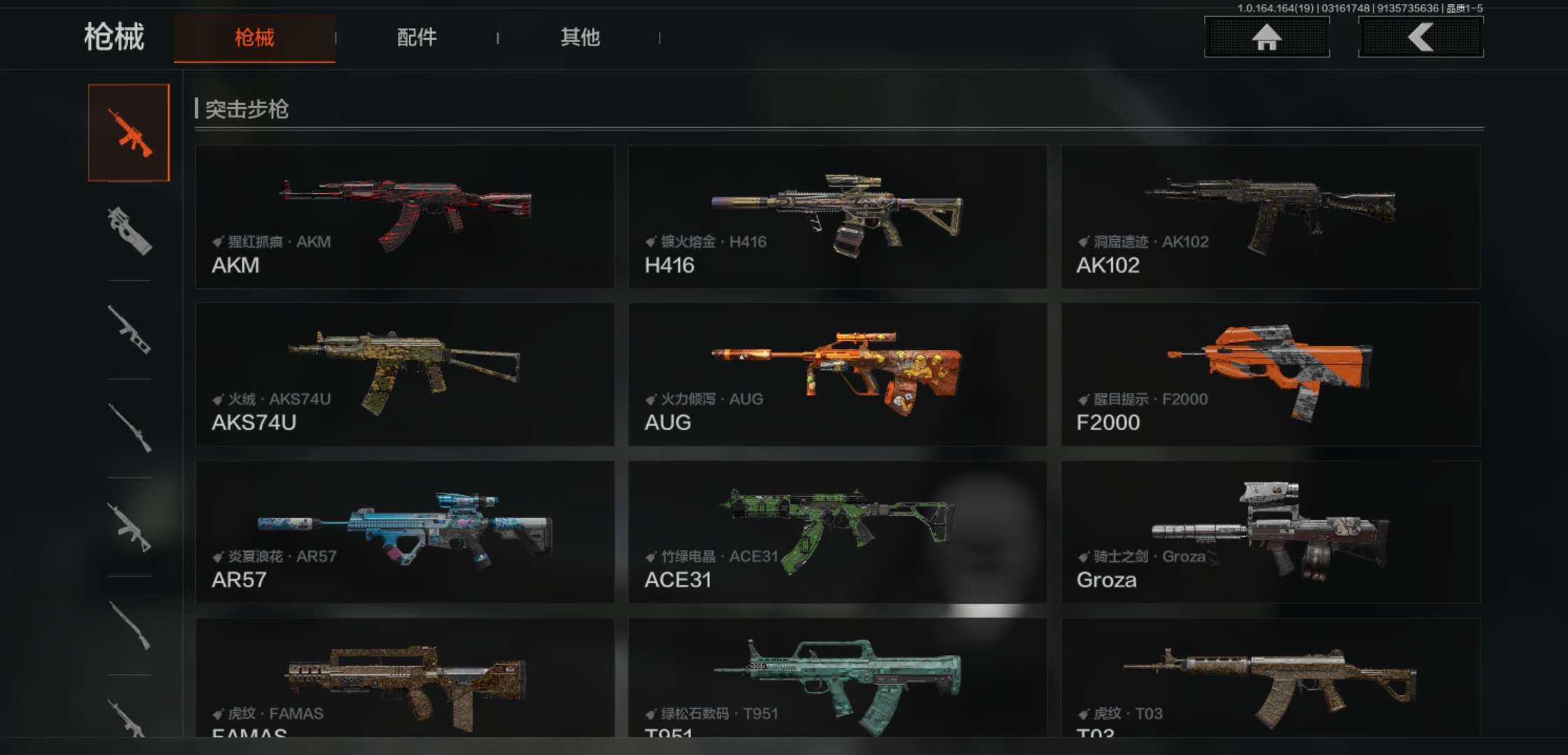Open the 配件 attachments tab
The width and height of the screenshot is (1568, 755).
416,38
